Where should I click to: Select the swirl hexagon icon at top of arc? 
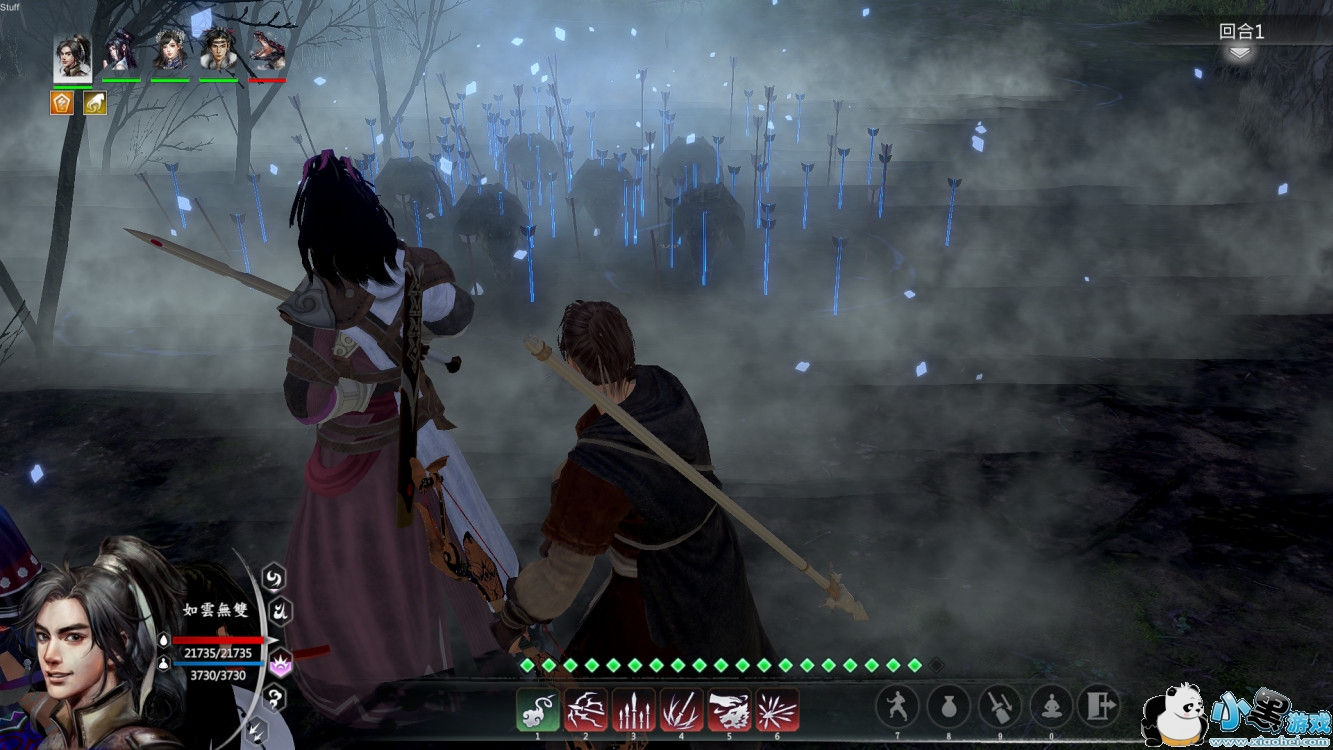click(273, 577)
